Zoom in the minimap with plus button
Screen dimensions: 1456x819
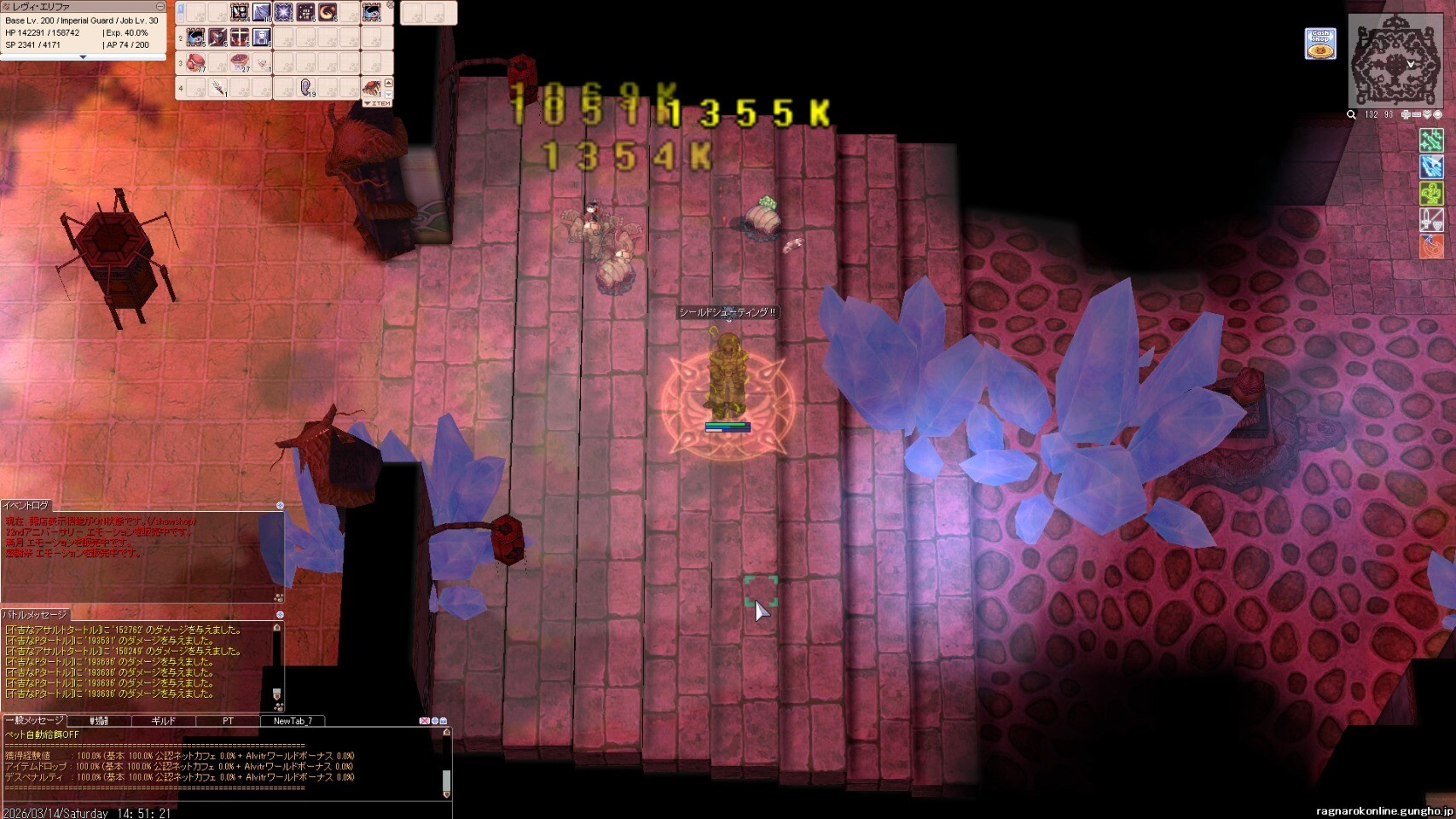pyautogui.click(x=1406, y=114)
